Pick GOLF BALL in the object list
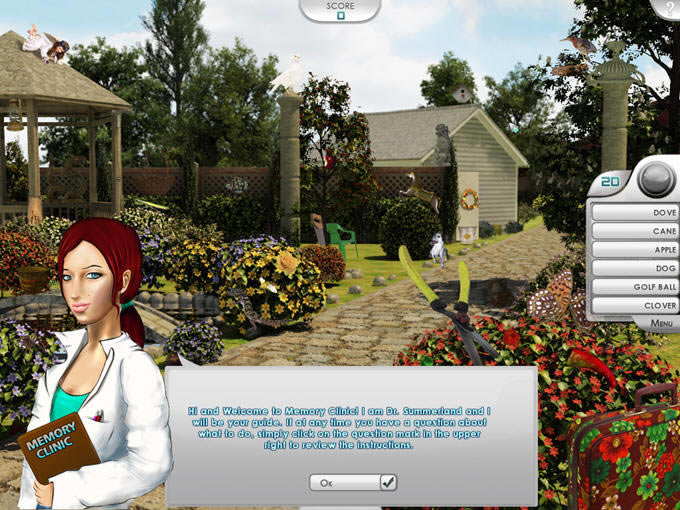The height and width of the screenshot is (510, 680). [x=635, y=287]
